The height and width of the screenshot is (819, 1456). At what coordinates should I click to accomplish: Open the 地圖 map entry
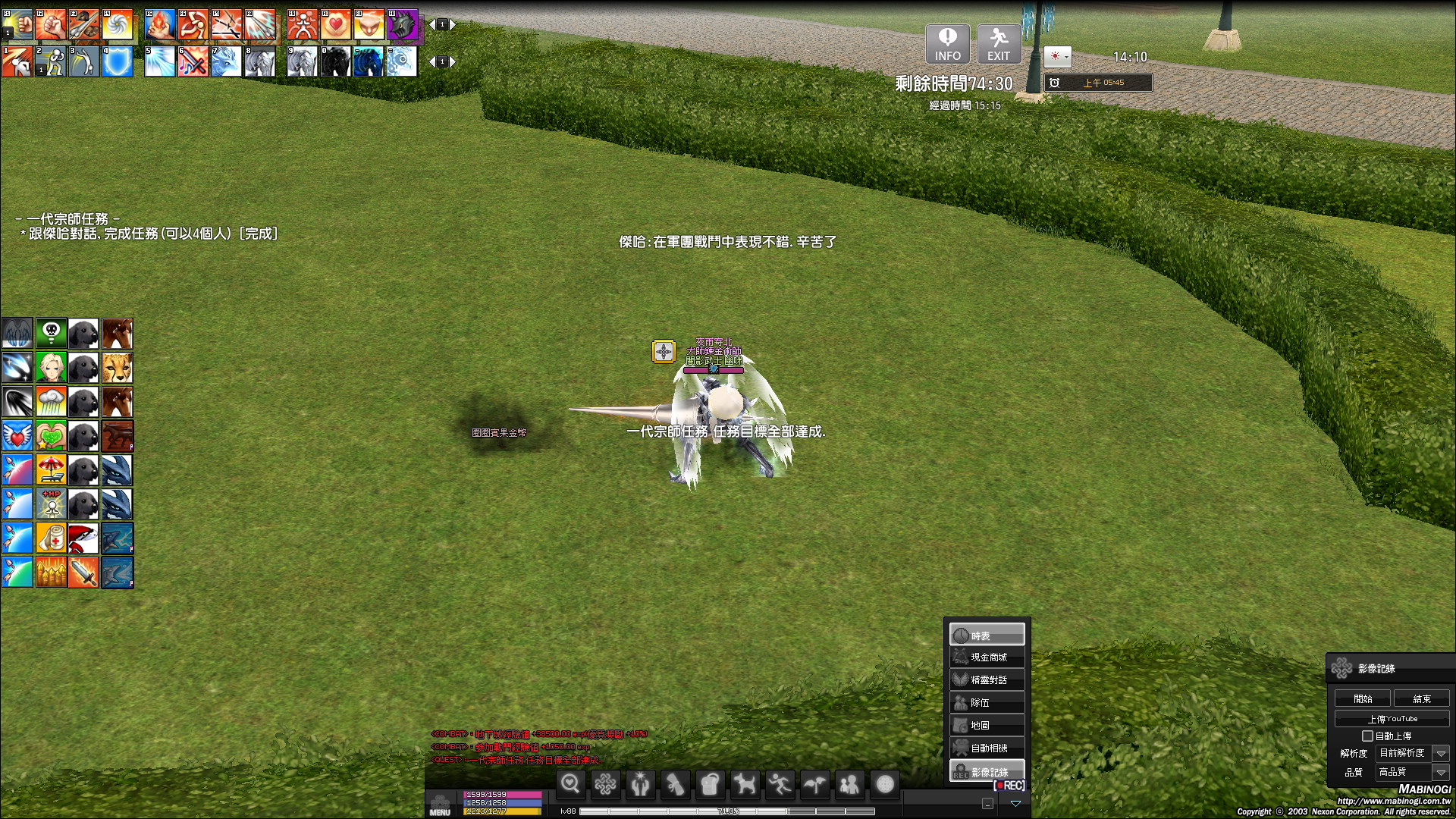987,726
